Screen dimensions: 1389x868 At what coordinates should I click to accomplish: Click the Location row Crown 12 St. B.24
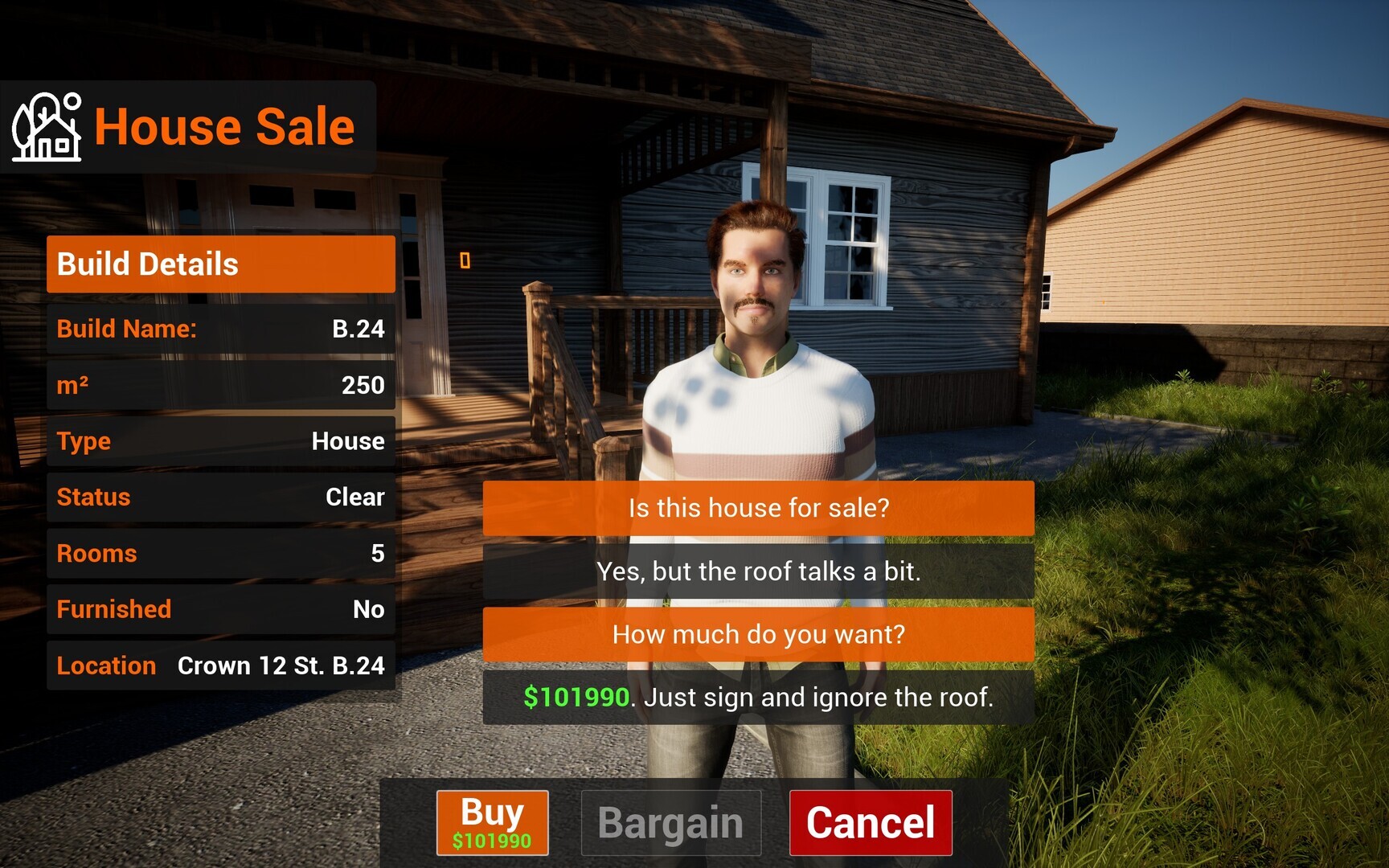coord(220,665)
